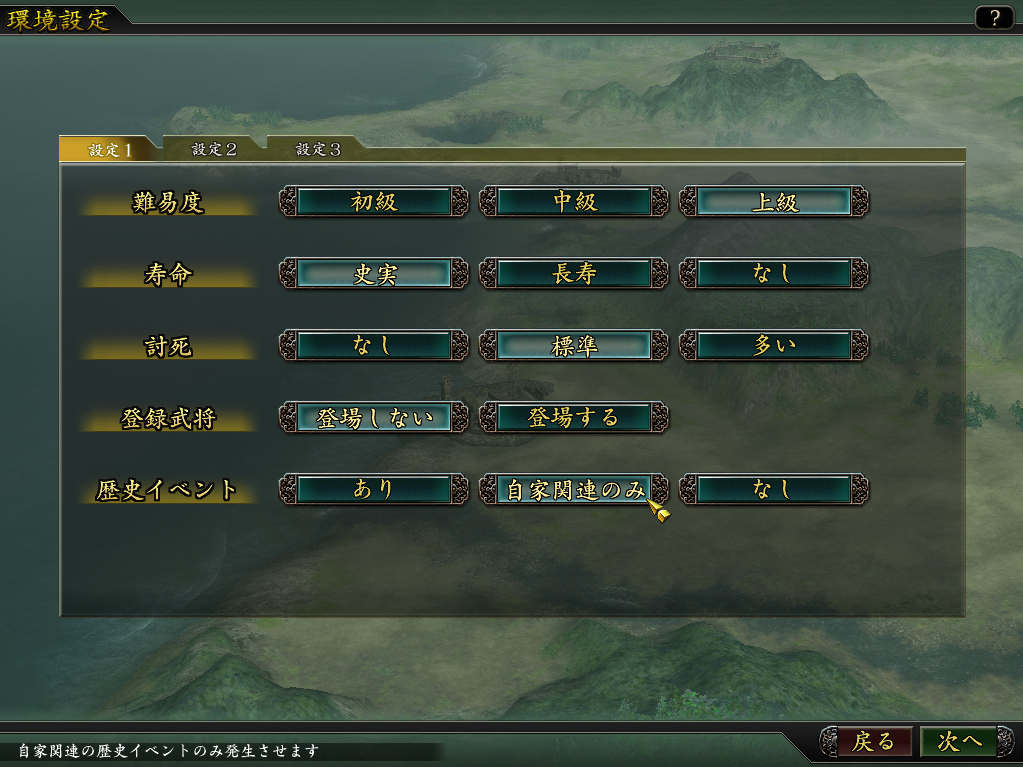
Task: Open the 設定2 tab
Action: click(x=214, y=150)
